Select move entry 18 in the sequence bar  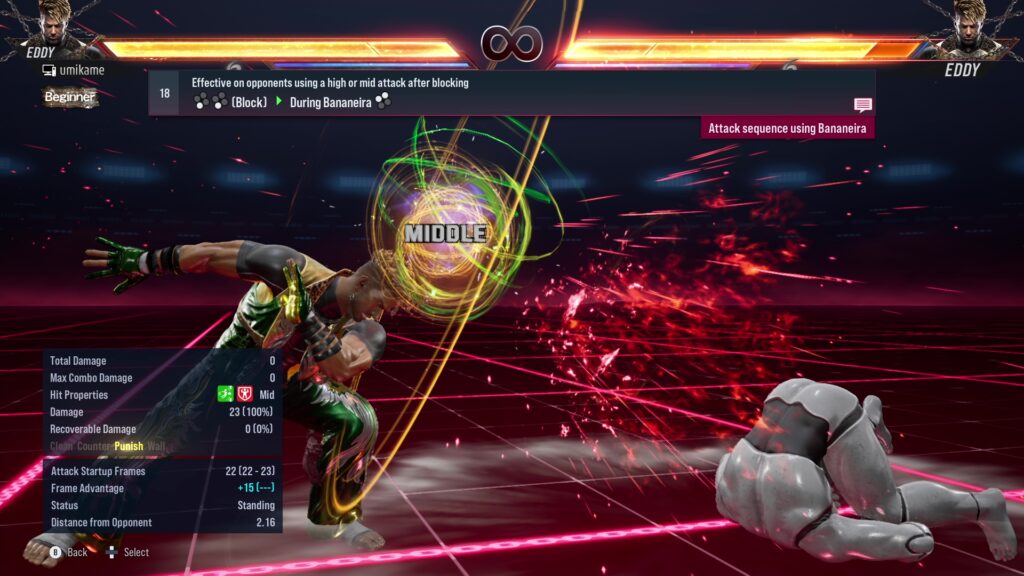pyautogui.click(x=164, y=93)
